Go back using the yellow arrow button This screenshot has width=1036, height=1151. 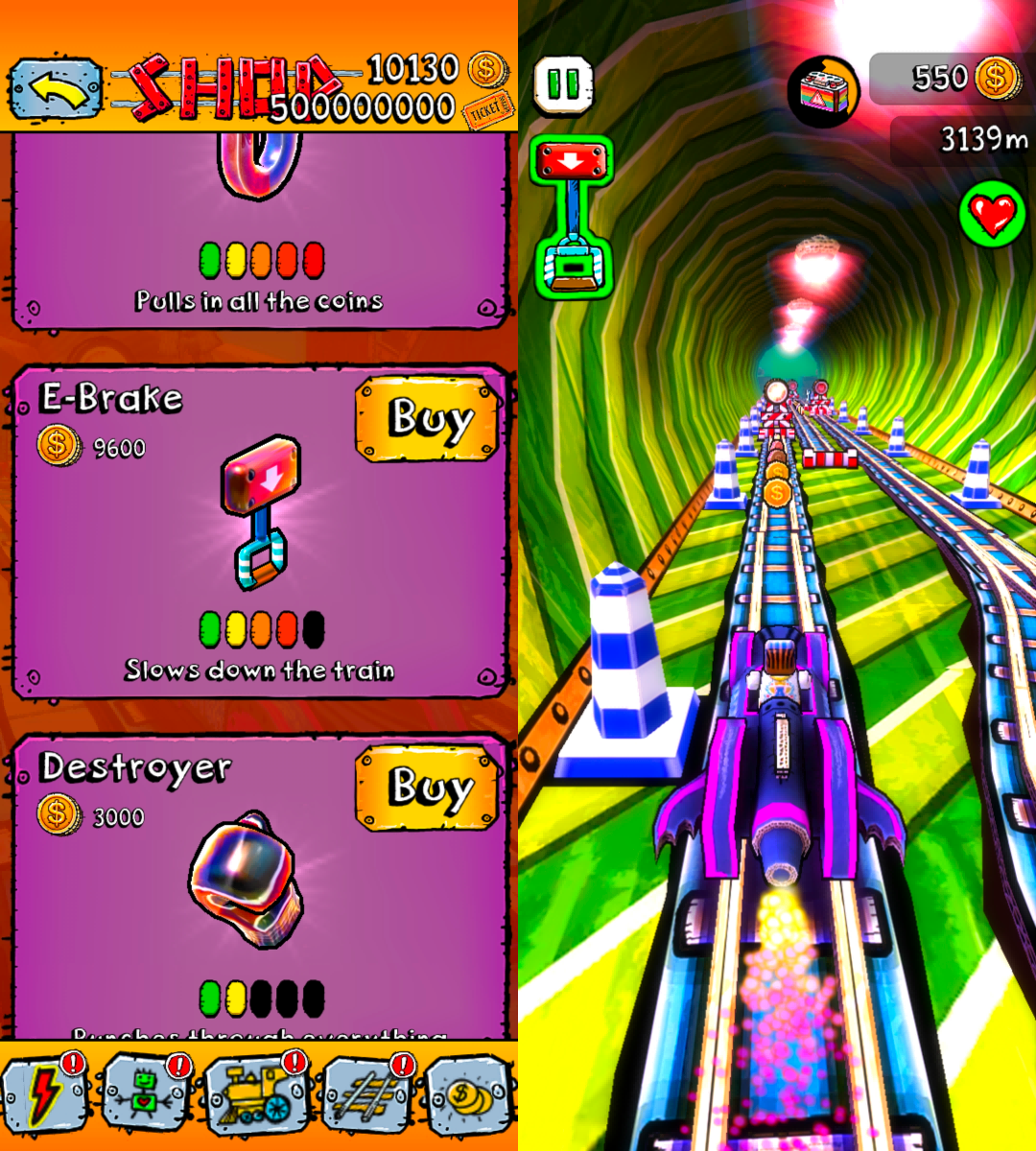(56, 89)
